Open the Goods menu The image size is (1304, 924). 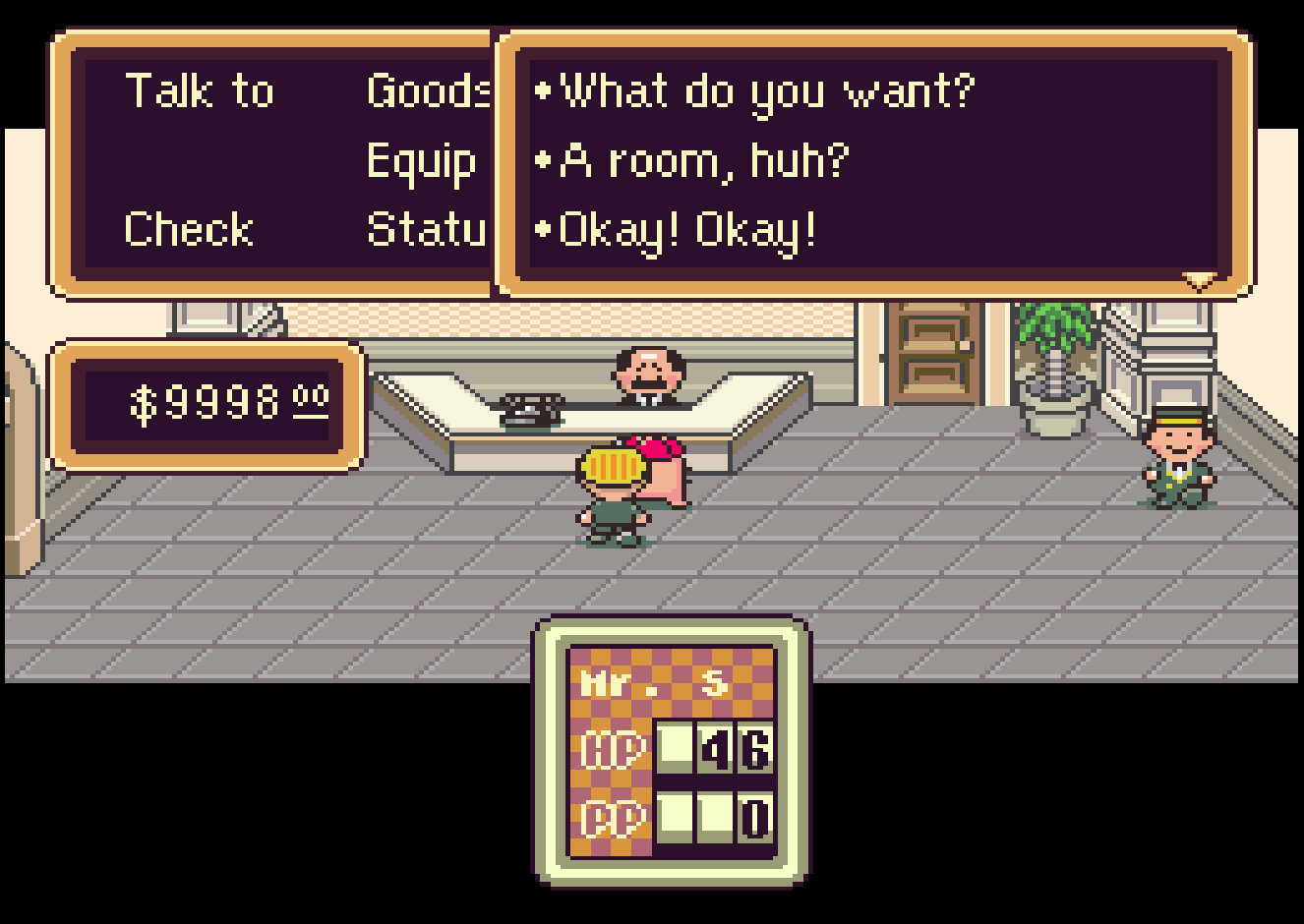[428, 91]
